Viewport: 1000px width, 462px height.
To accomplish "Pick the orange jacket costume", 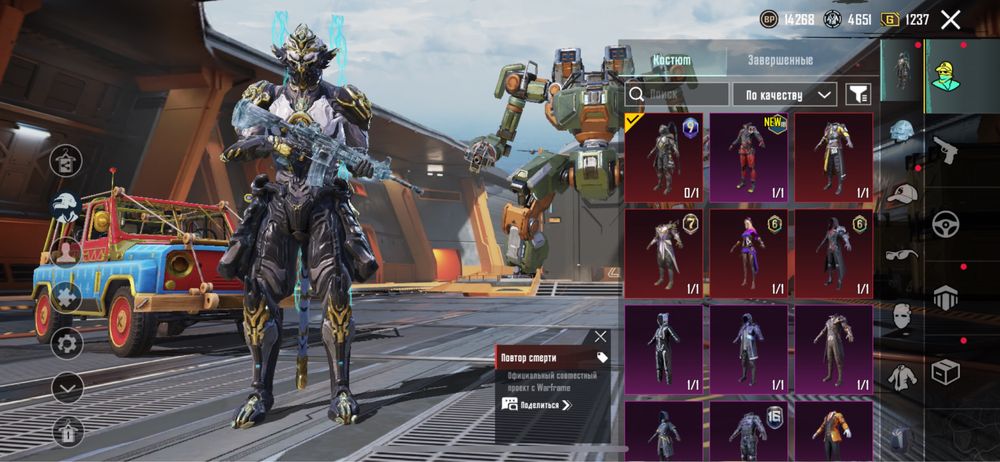I will tap(834, 432).
